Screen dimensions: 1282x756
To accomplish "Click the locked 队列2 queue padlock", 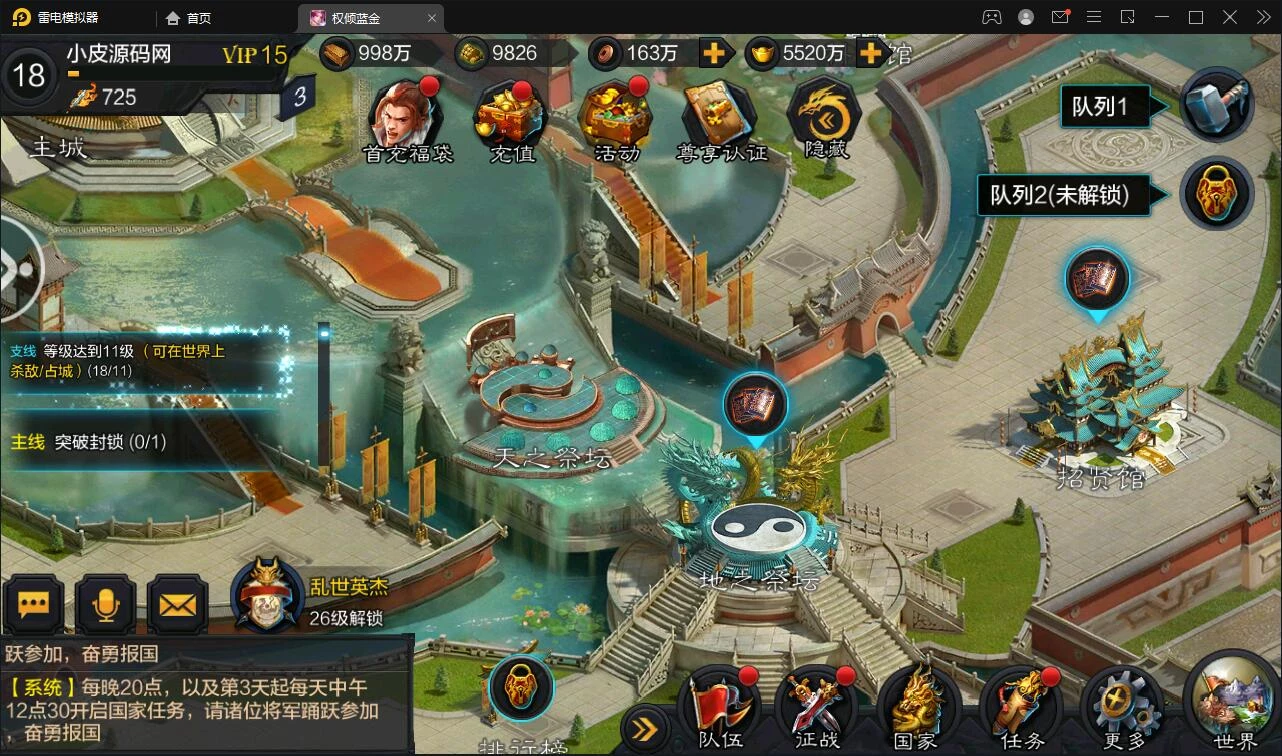I will click(x=1217, y=194).
